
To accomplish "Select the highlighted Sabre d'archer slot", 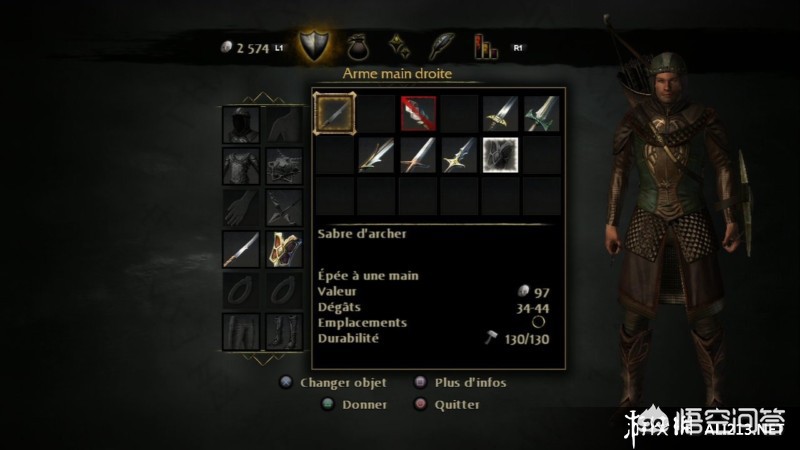I will 335,113.
